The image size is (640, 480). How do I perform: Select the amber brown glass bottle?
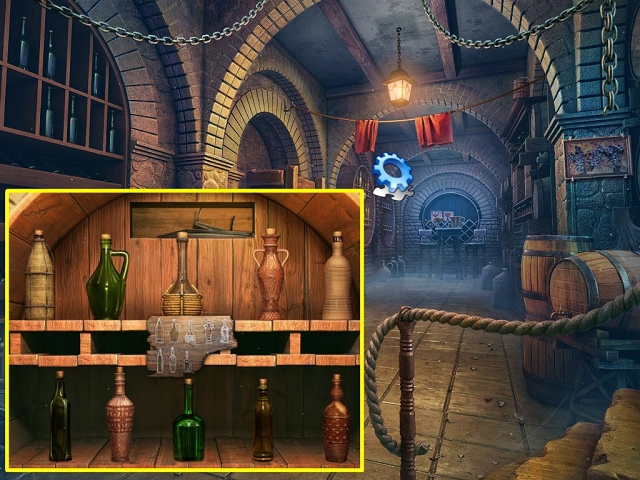pyautogui.click(x=263, y=422)
